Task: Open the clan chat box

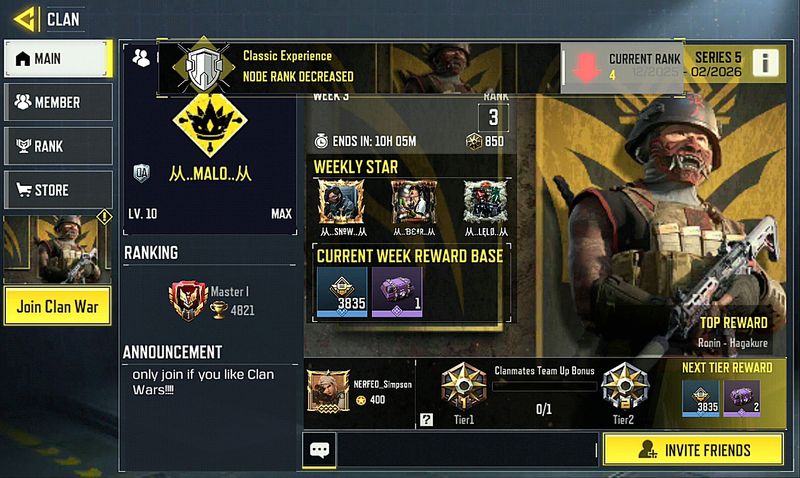Action: 319,450
